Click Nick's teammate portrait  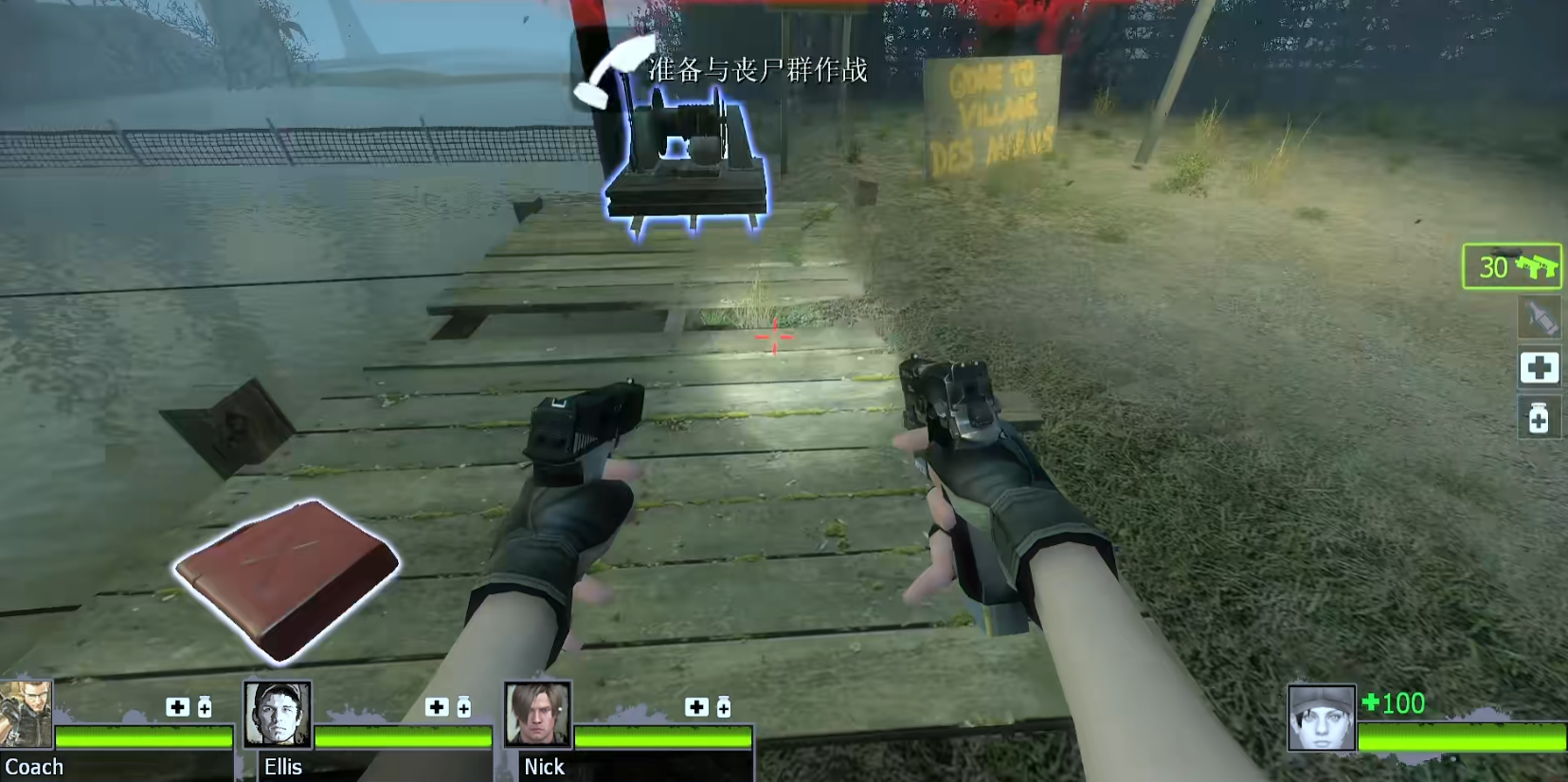[537, 714]
